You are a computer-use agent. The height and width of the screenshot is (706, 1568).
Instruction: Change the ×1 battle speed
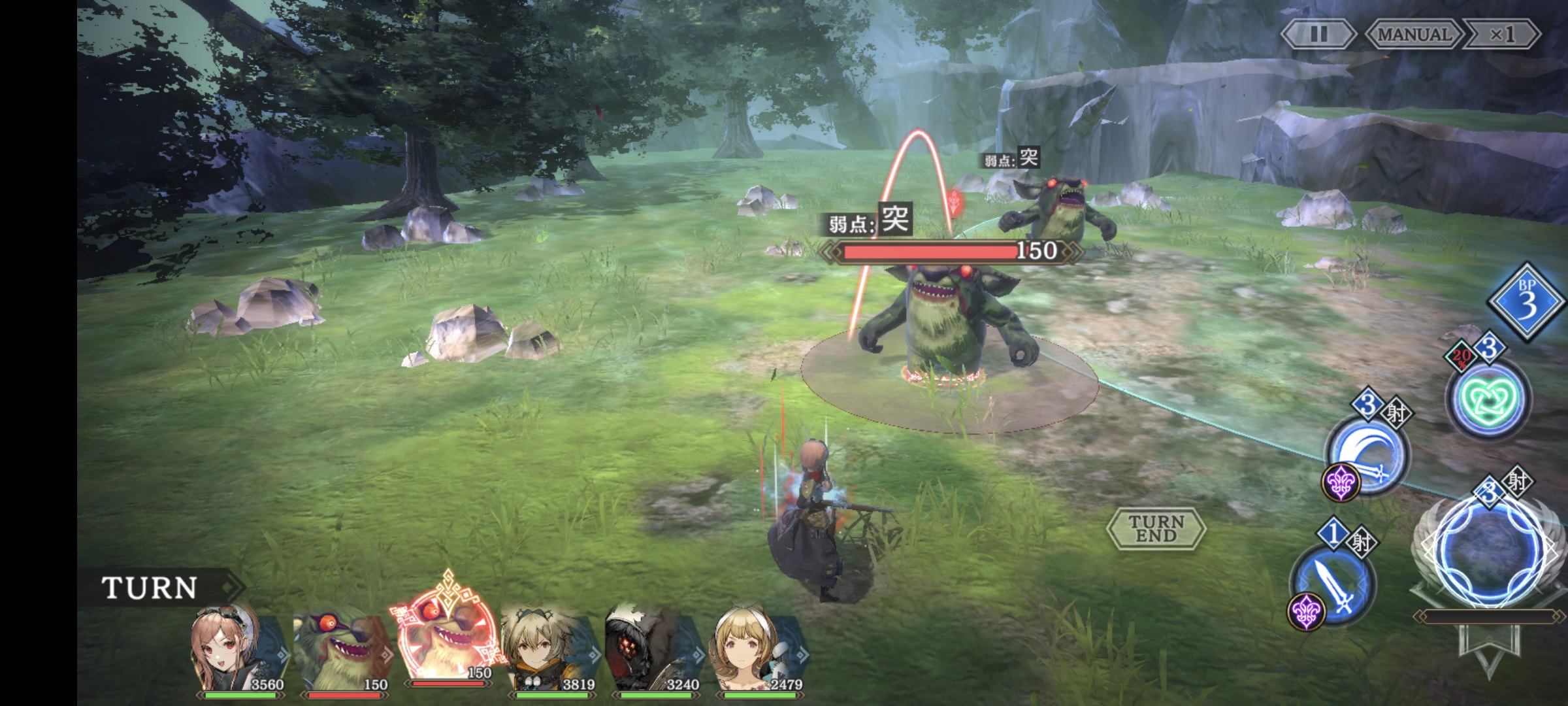tap(1502, 34)
